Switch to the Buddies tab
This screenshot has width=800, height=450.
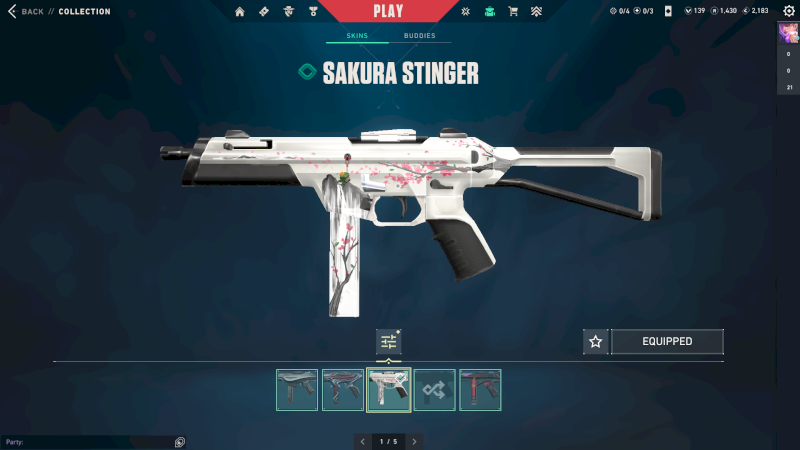pyautogui.click(x=420, y=36)
